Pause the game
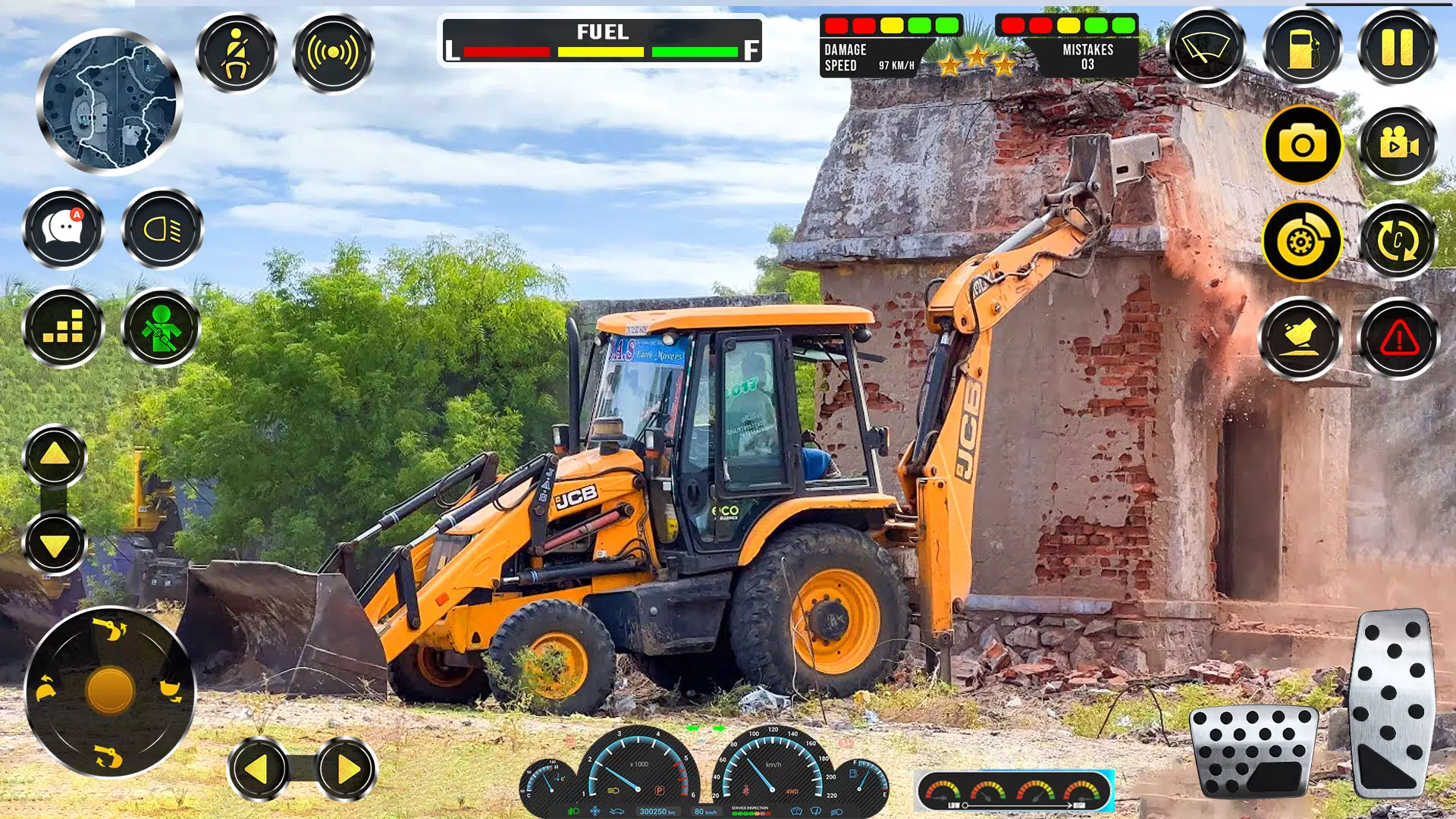The image size is (1456, 819). click(1398, 48)
